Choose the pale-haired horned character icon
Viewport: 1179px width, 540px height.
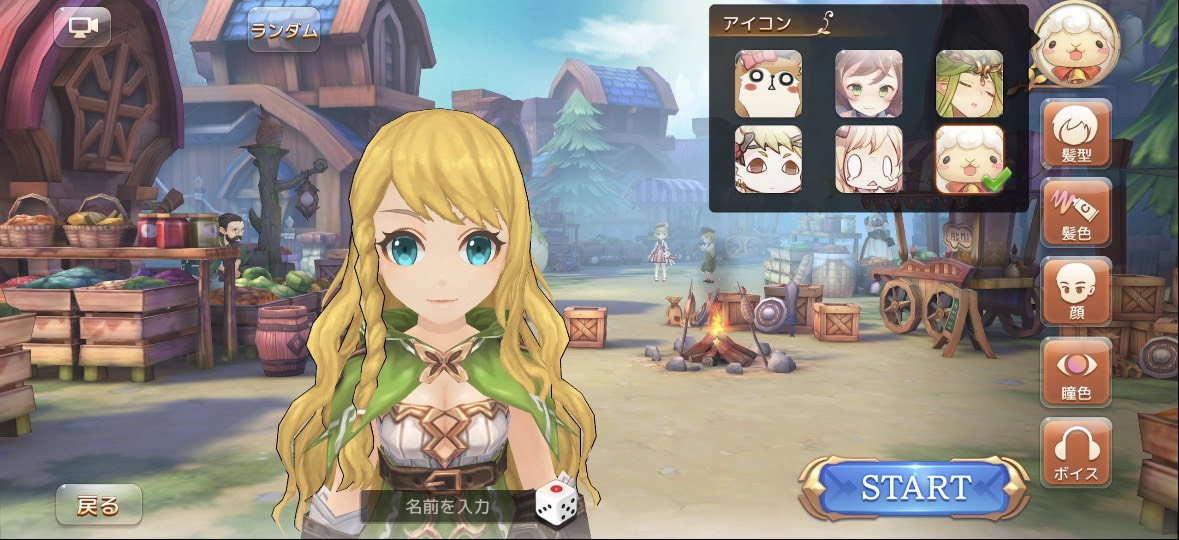tap(868, 159)
